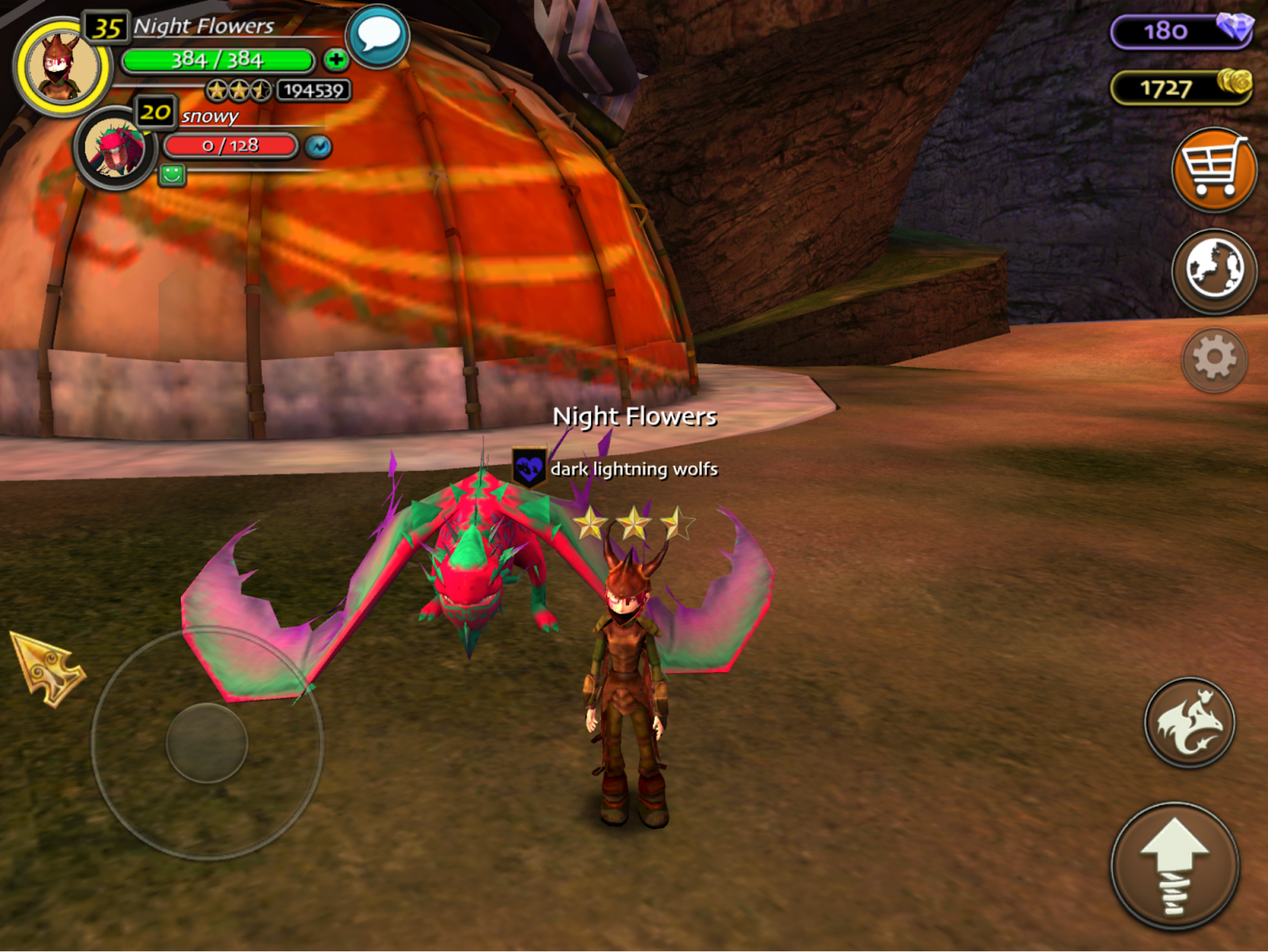Image resolution: width=1268 pixels, height=952 pixels.
Task: Tap the jump arrow button
Action: pos(1174,865)
